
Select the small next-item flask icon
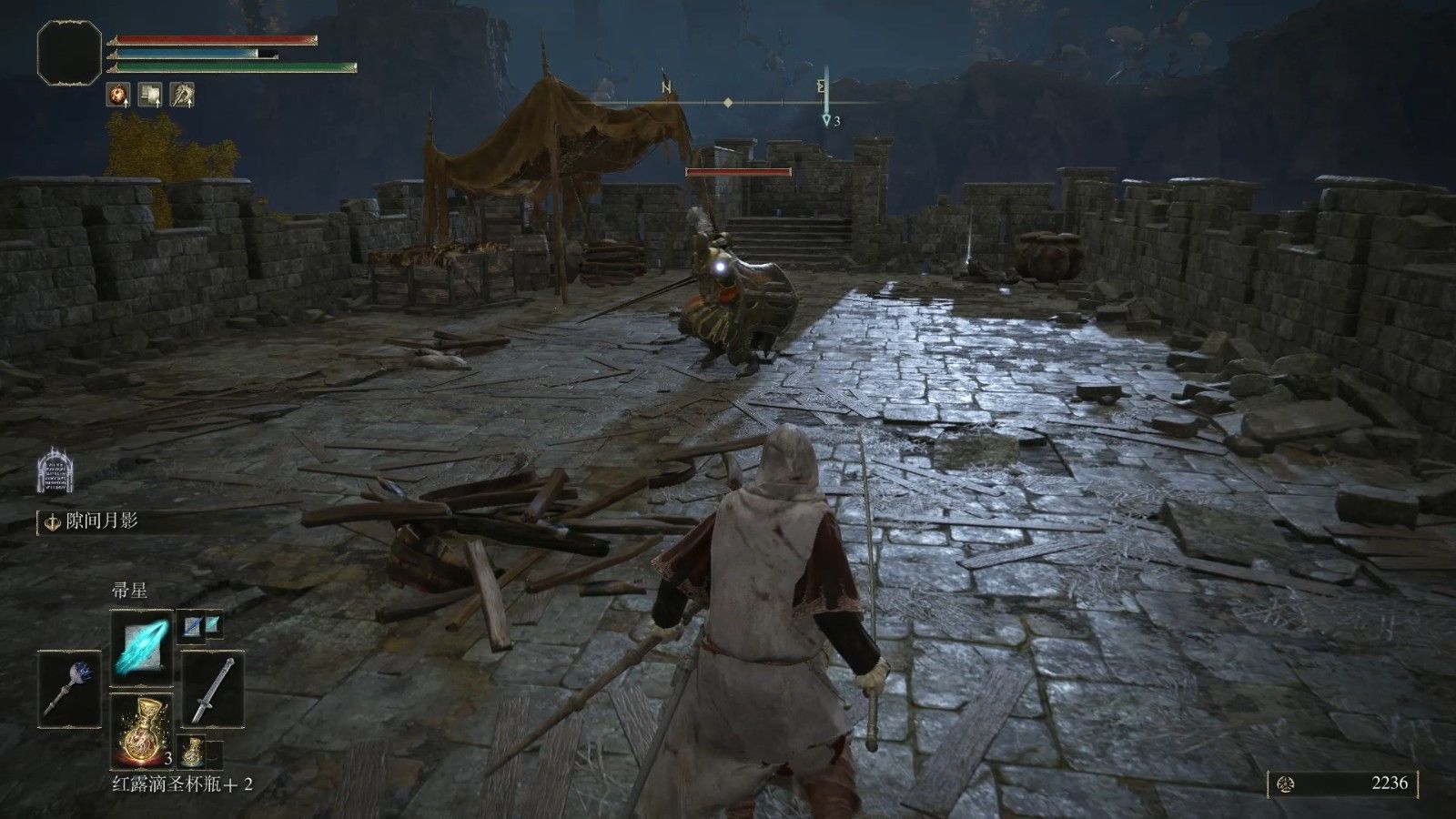click(x=192, y=752)
